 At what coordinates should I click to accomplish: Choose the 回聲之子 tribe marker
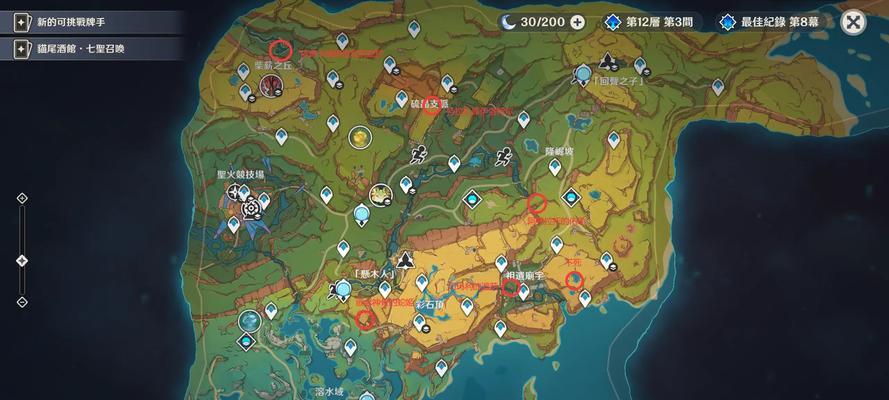click(x=607, y=60)
